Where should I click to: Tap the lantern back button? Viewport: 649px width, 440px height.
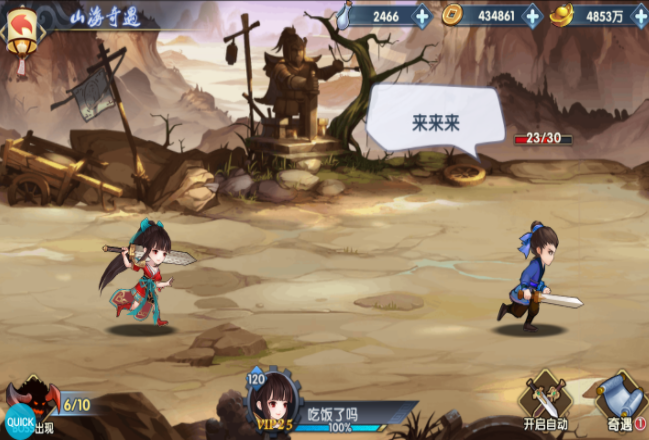point(20,38)
